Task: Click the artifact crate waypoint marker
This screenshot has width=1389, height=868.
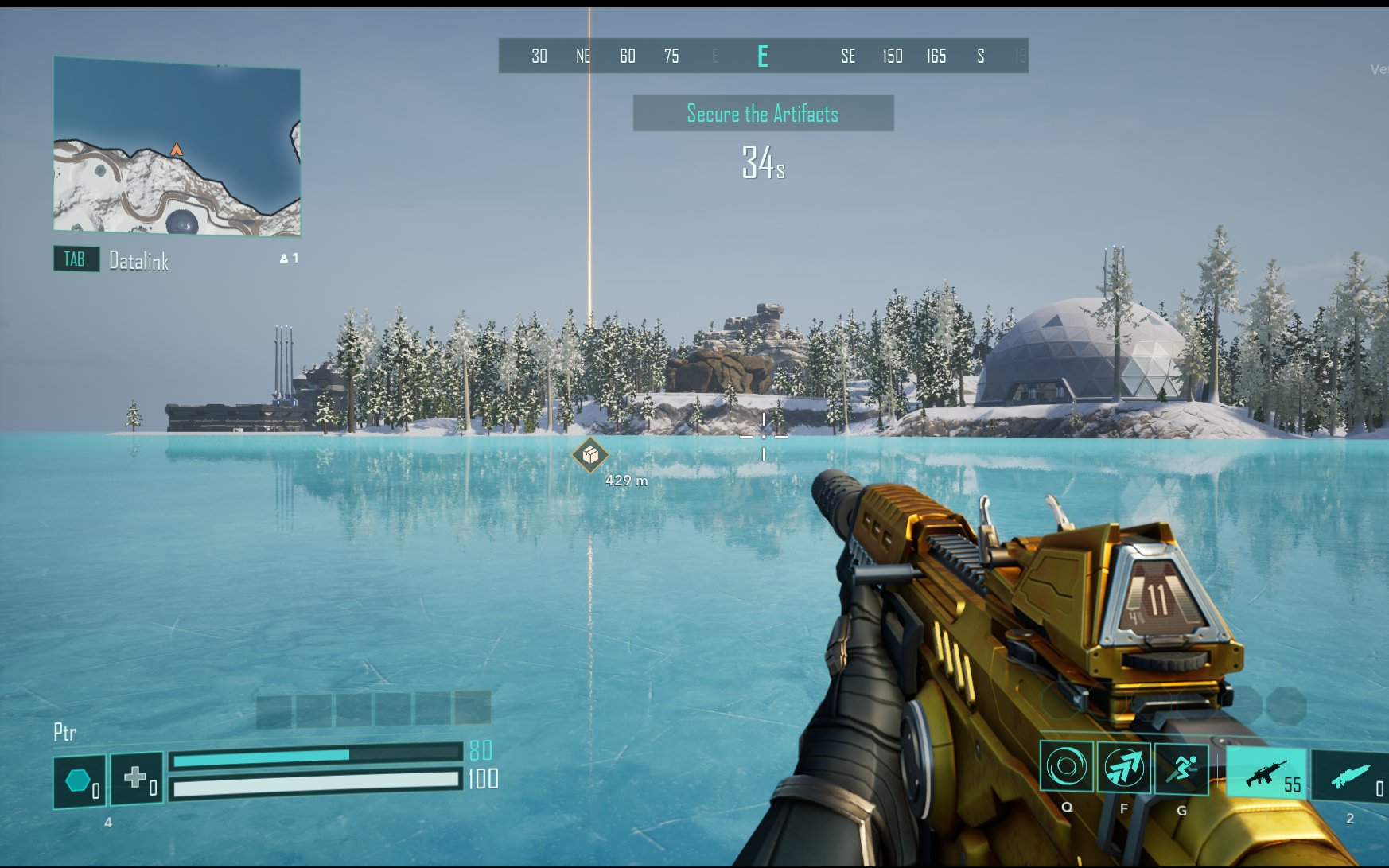Action: point(590,455)
